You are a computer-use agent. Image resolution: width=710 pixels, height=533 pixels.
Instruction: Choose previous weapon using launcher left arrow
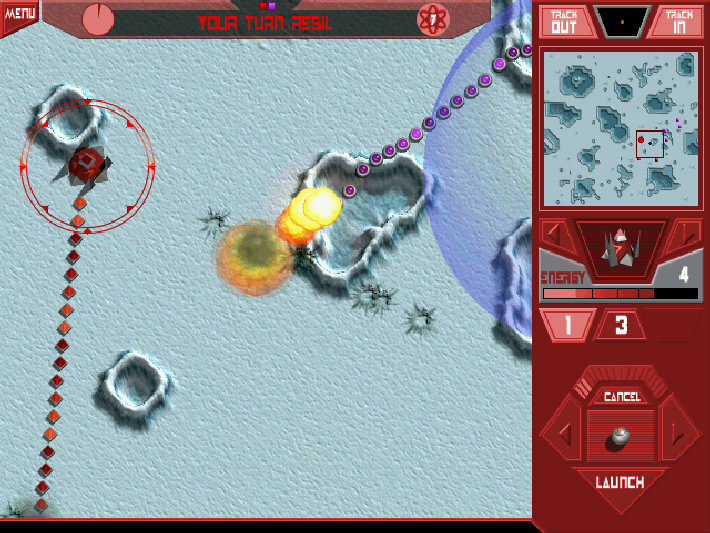[561, 435]
